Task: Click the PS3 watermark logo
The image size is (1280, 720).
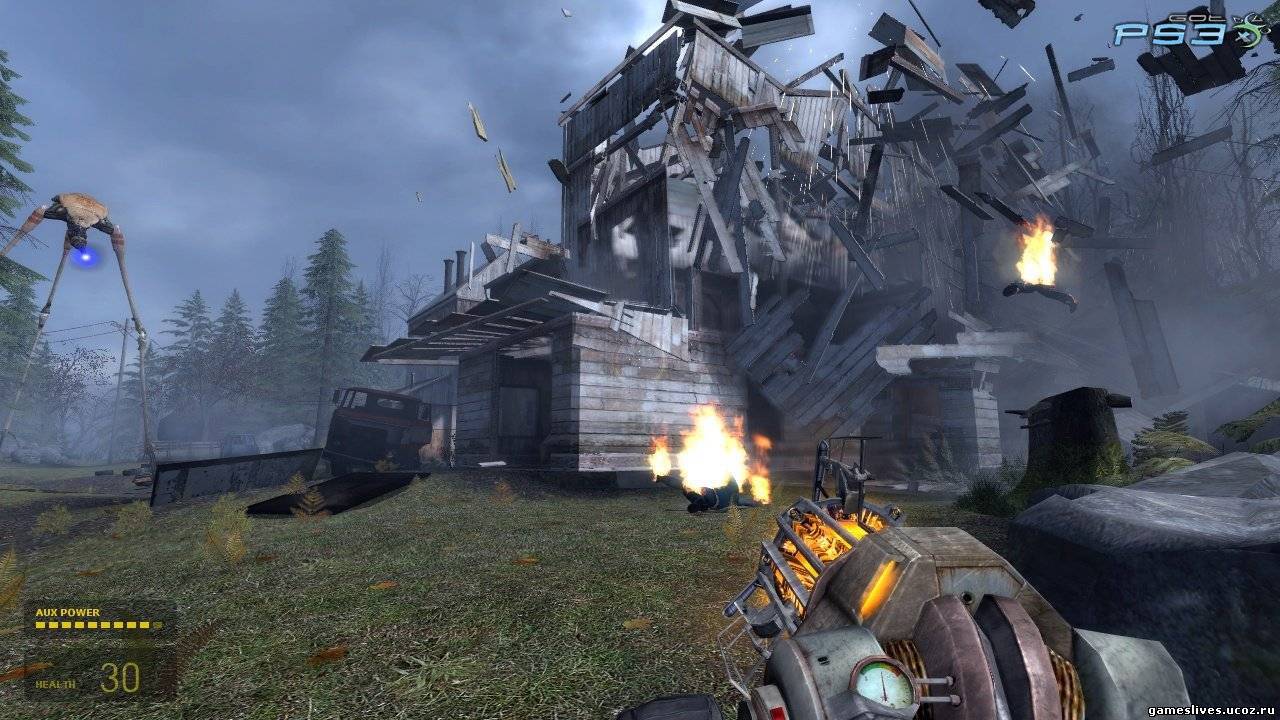Action: tap(1168, 33)
